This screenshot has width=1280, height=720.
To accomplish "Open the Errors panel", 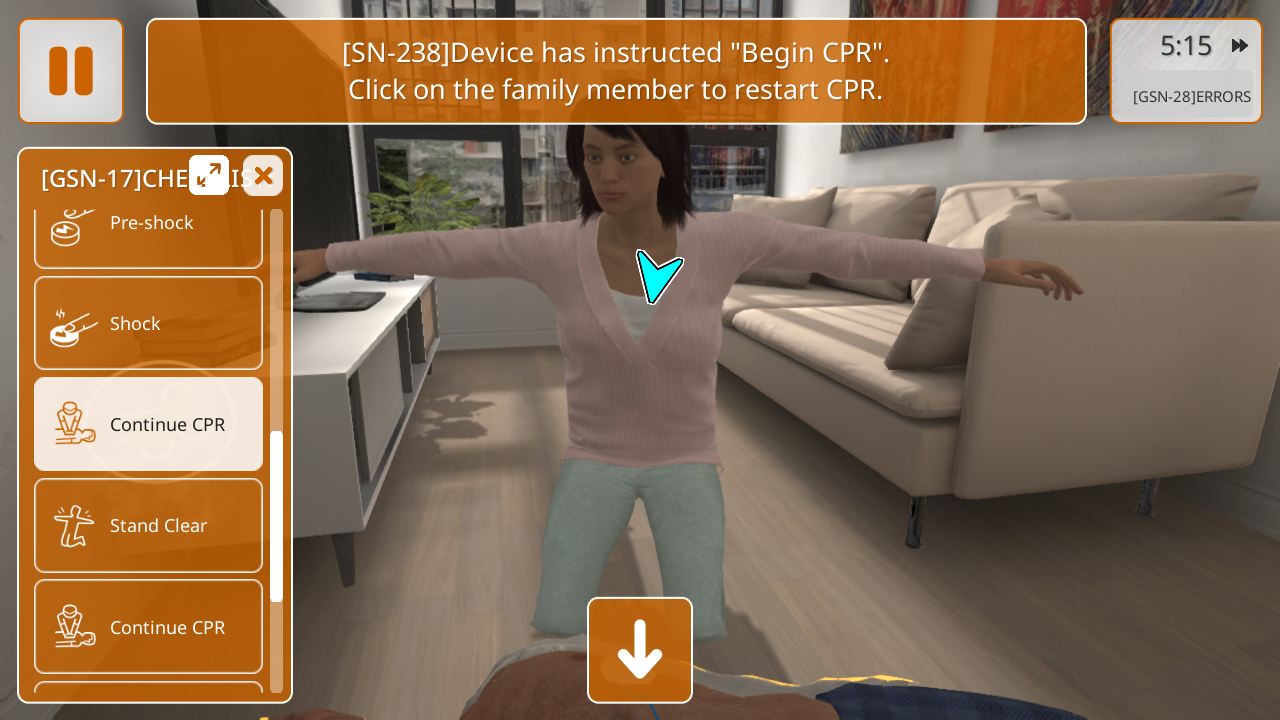I will (x=1190, y=96).
